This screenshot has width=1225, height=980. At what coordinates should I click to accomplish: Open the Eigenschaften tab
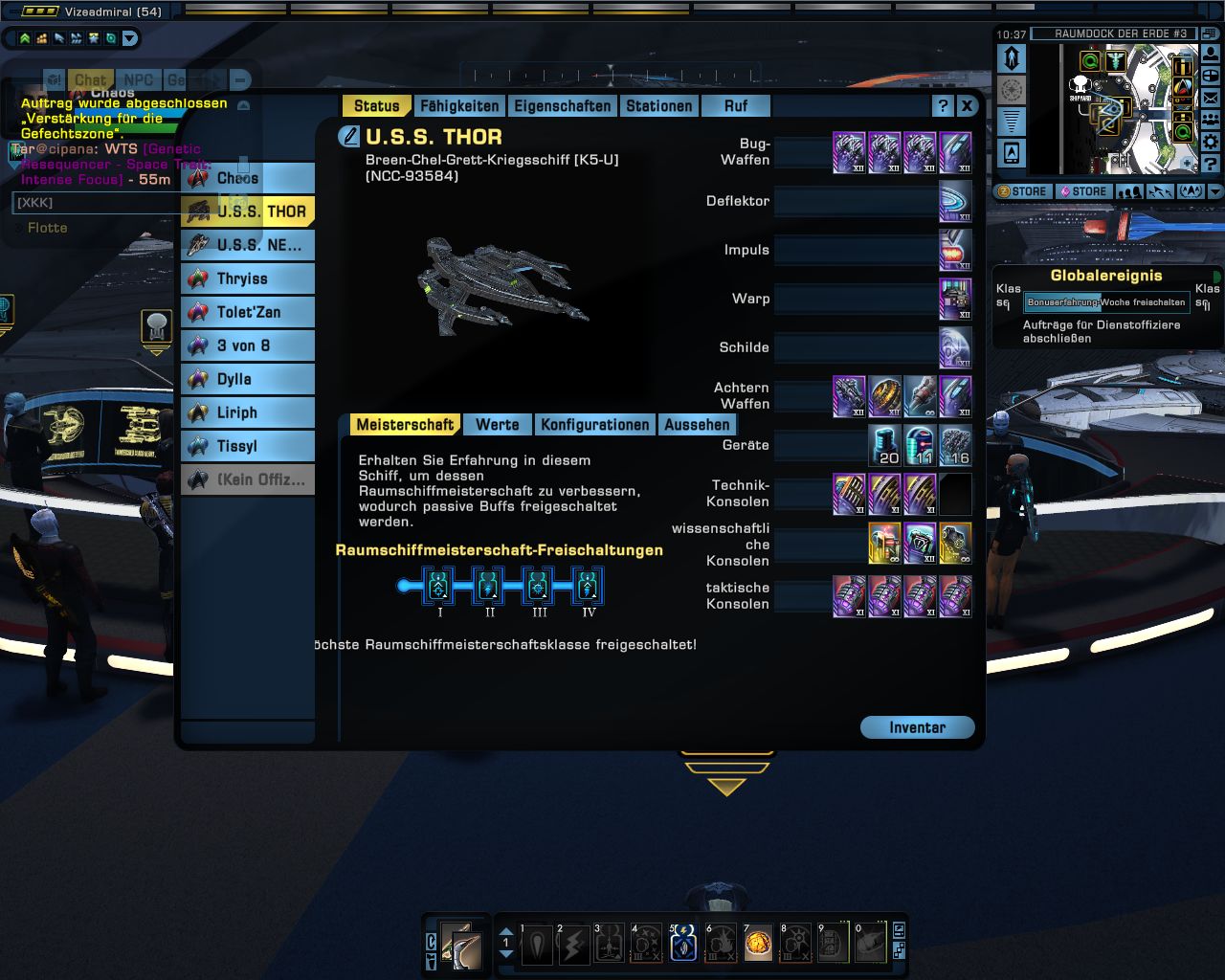click(562, 106)
